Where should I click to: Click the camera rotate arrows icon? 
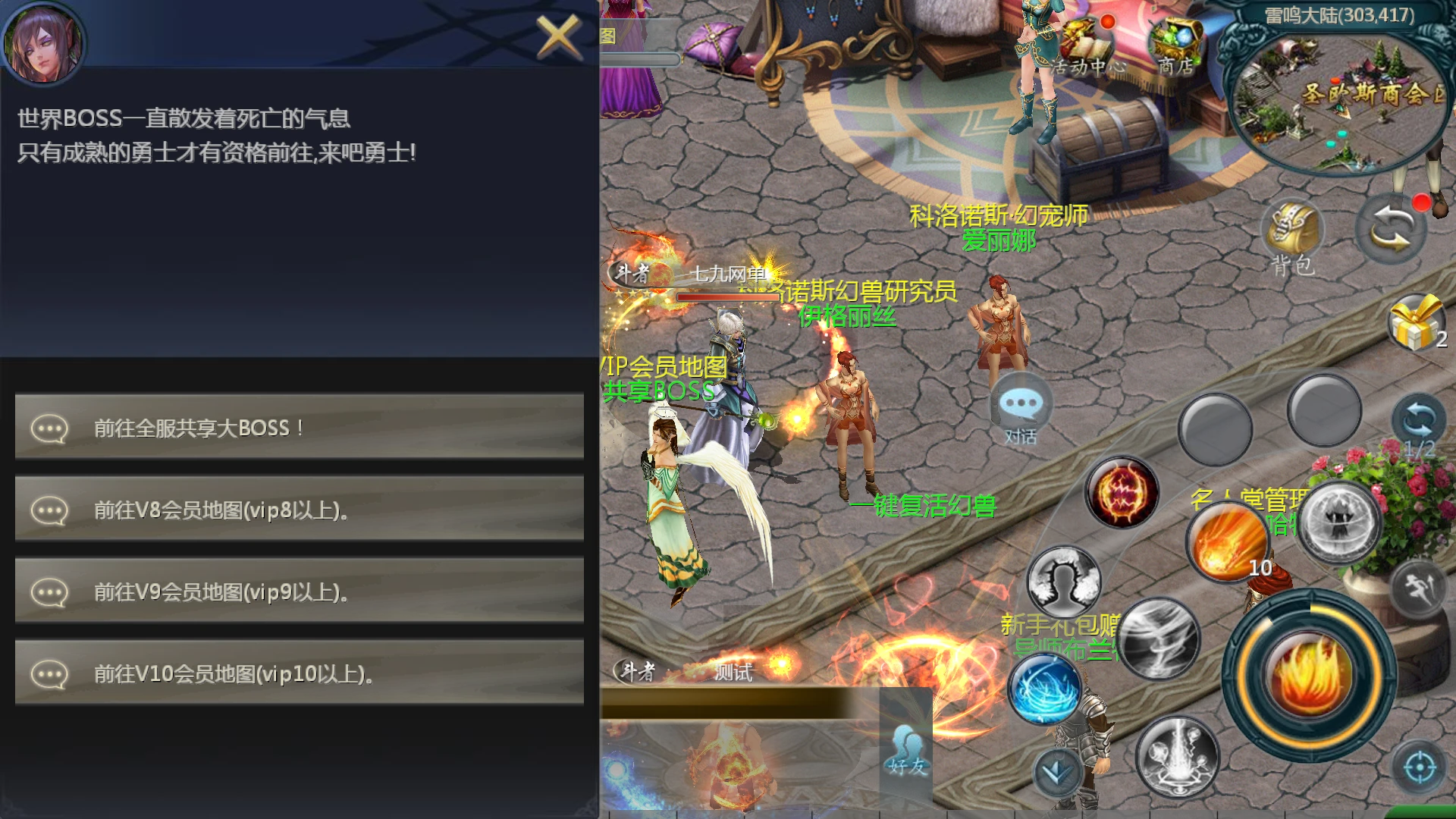[x=1392, y=227]
